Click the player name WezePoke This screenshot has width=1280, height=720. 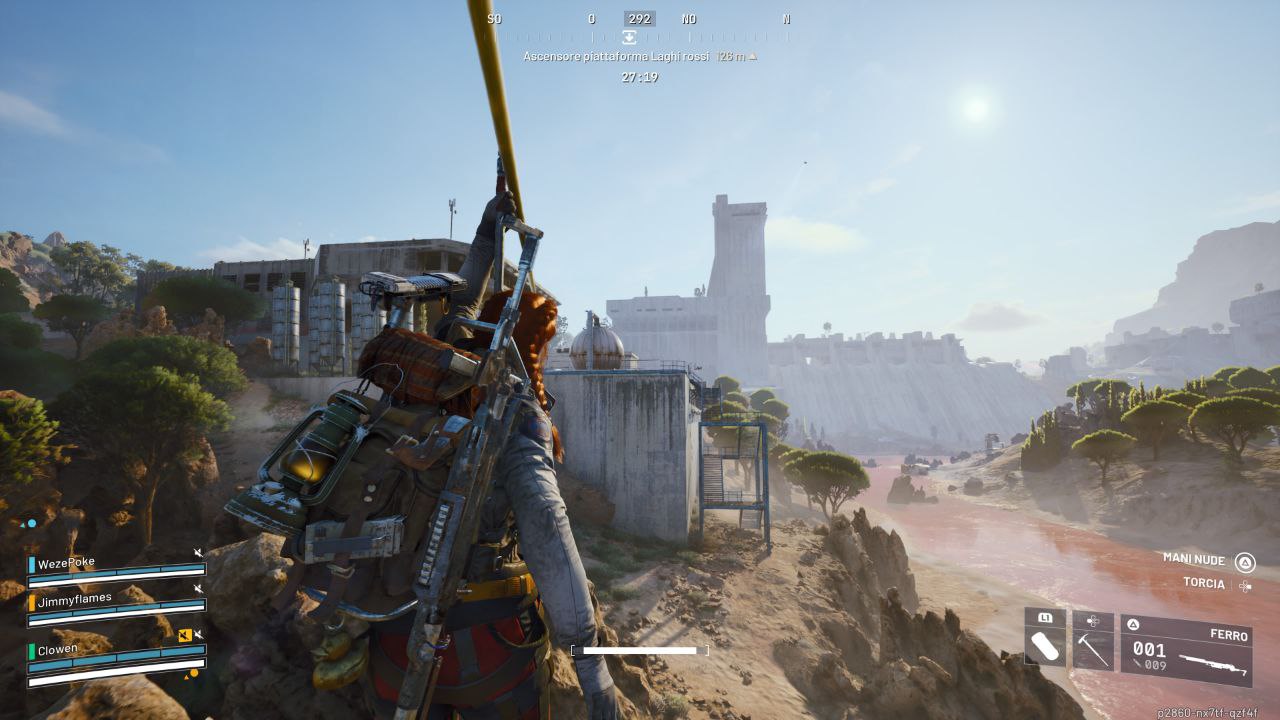tap(67, 561)
